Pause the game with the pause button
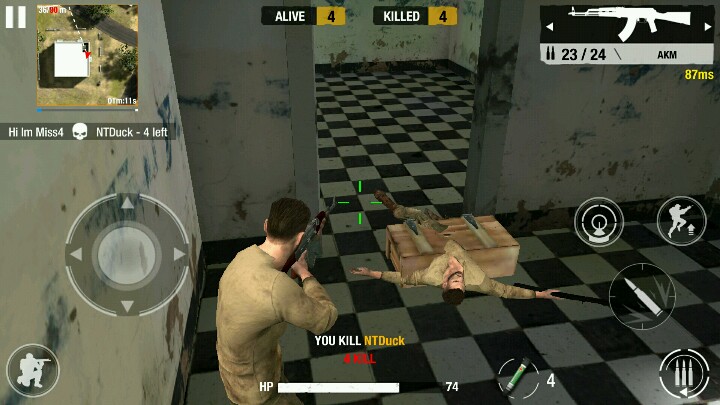This screenshot has width=720, height=405. click(15, 17)
